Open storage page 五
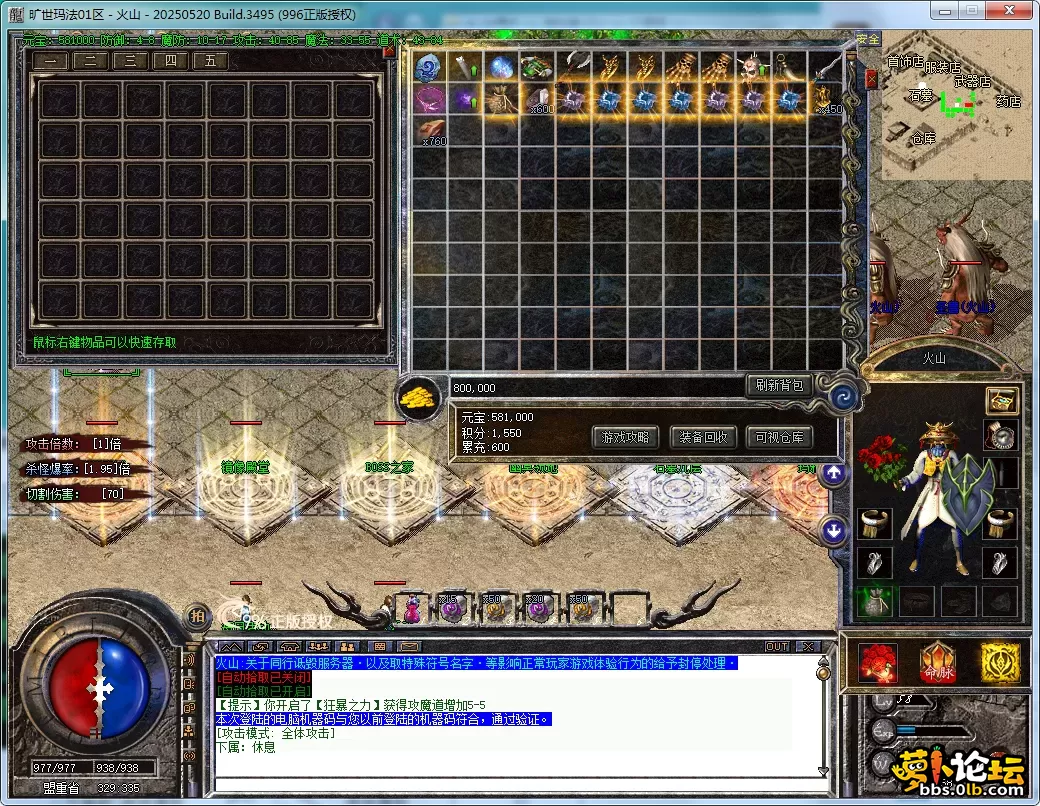The height and width of the screenshot is (806, 1040). tap(211, 61)
